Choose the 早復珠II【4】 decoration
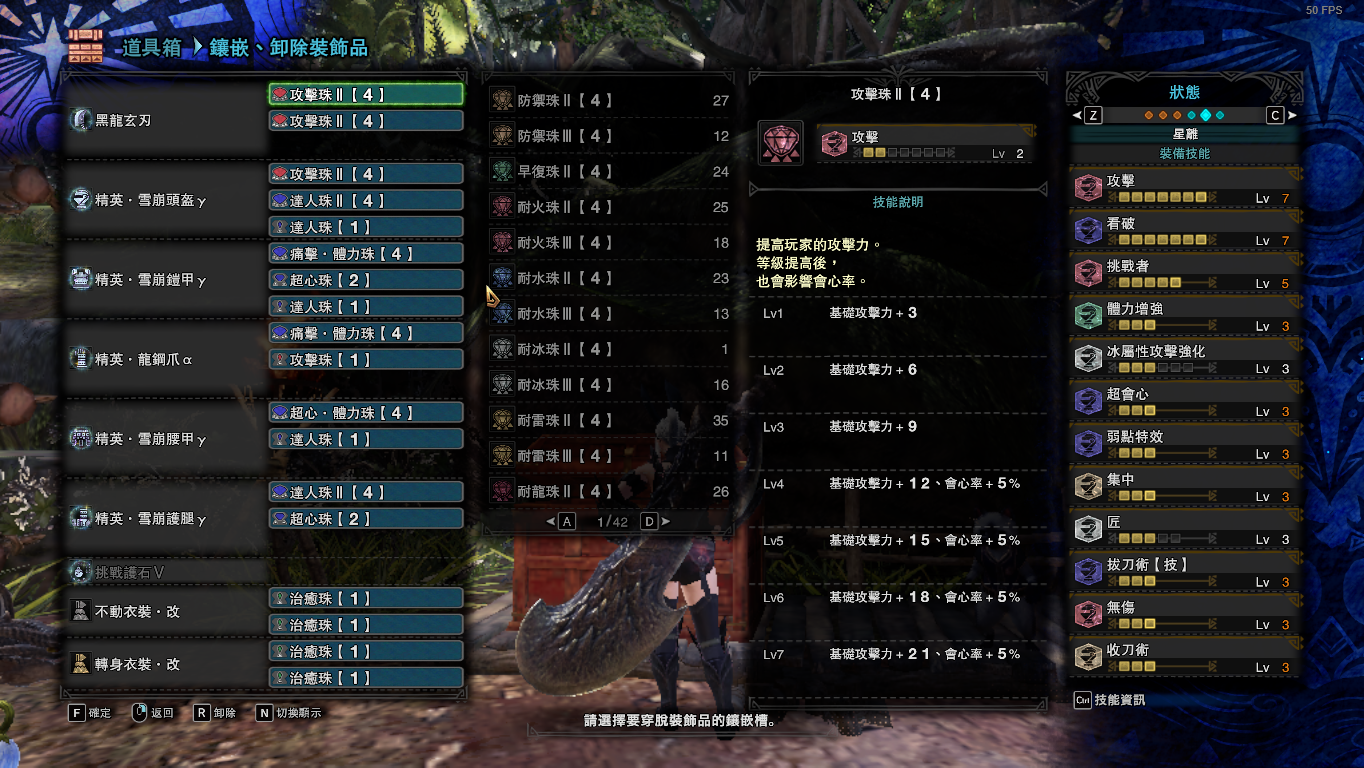 coord(609,172)
